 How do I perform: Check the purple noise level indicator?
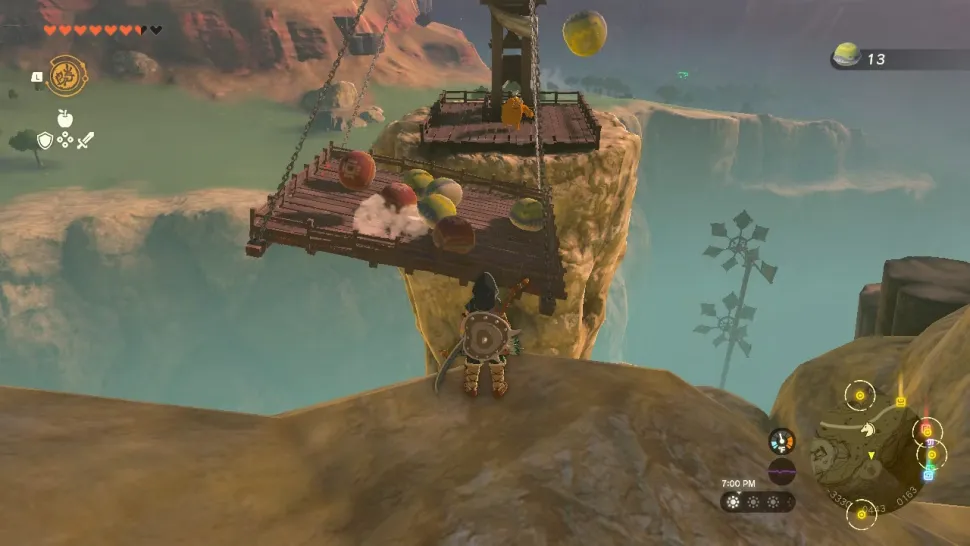(782, 471)
